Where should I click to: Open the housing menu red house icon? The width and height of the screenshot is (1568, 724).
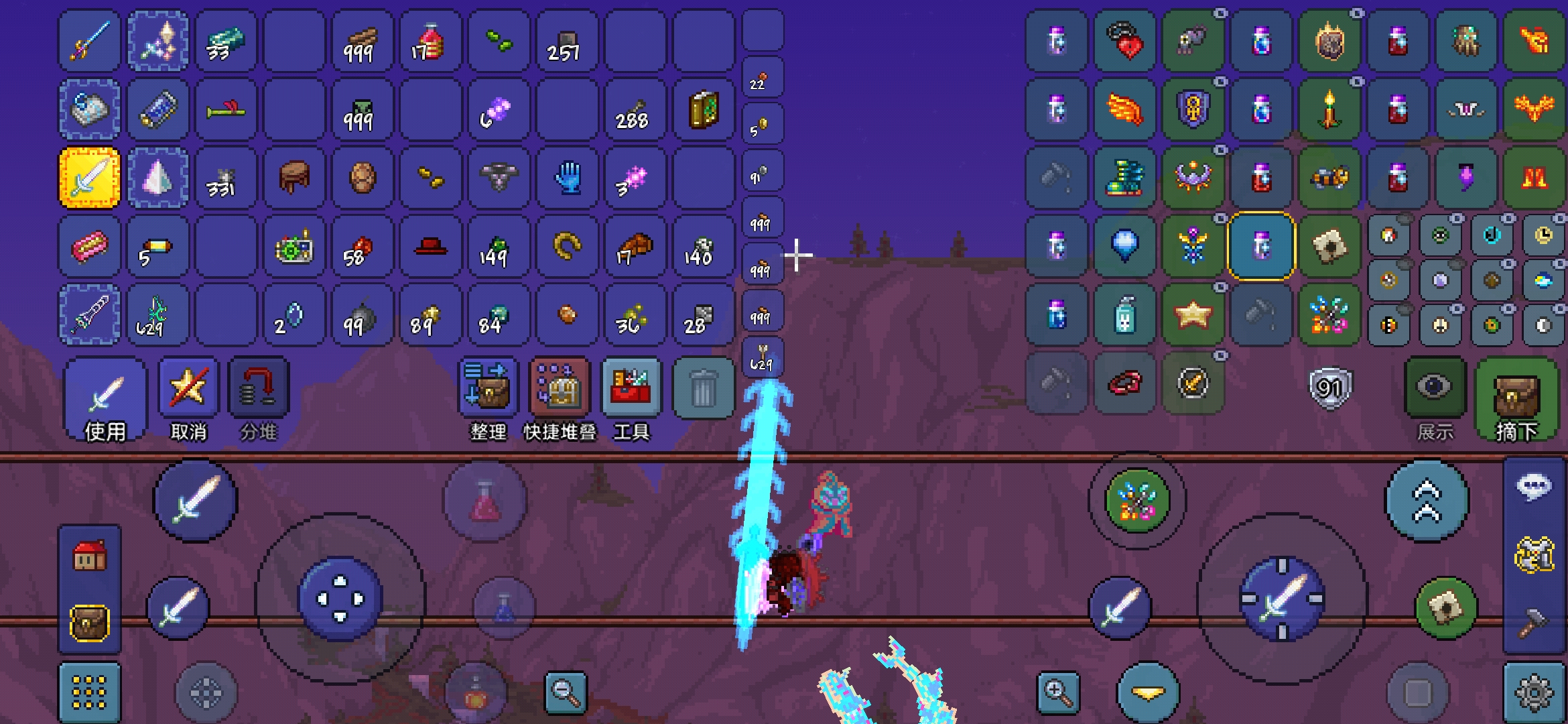click(x=90, y=556)
